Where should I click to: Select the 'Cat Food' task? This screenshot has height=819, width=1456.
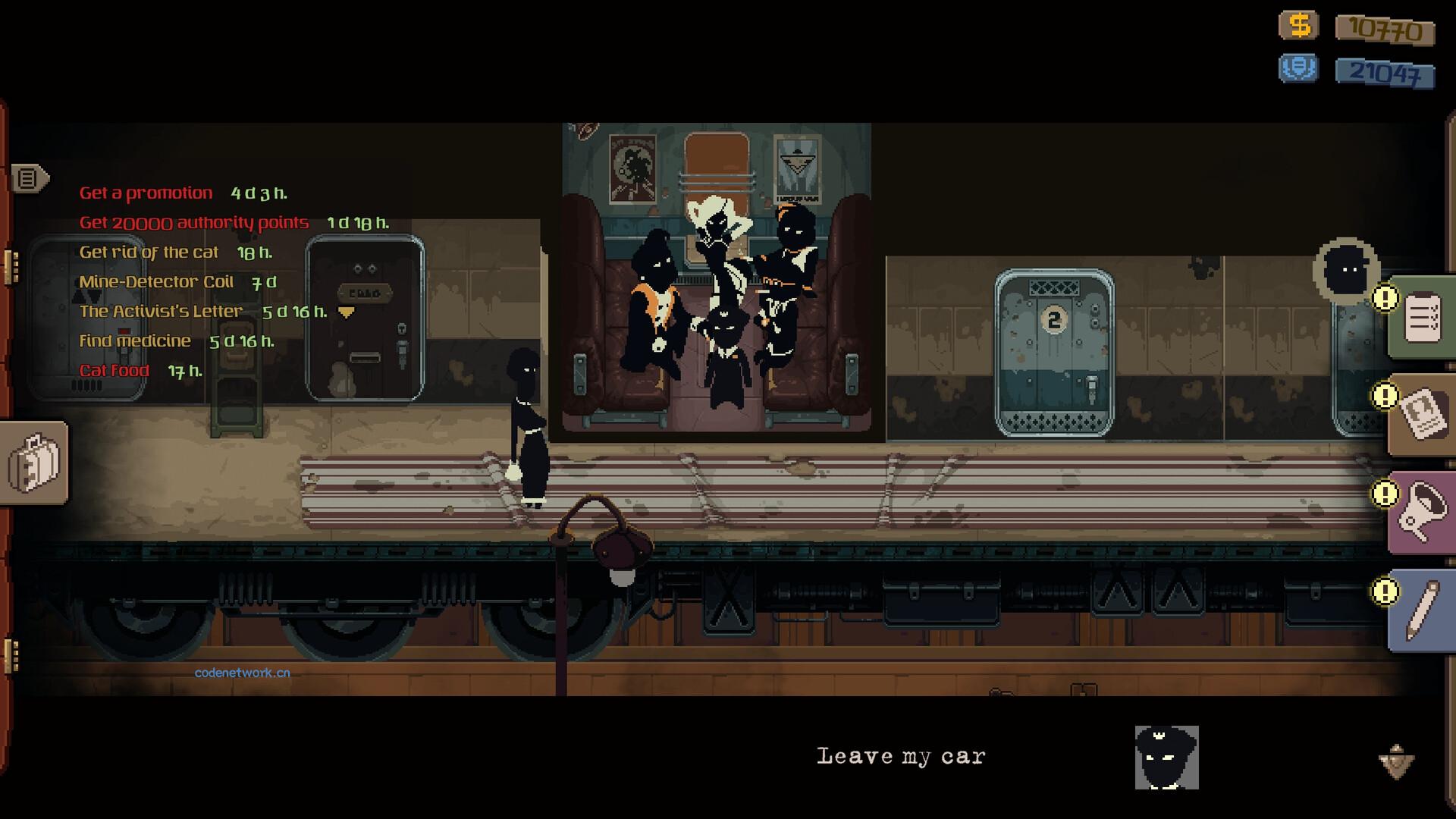click(115, 371)
